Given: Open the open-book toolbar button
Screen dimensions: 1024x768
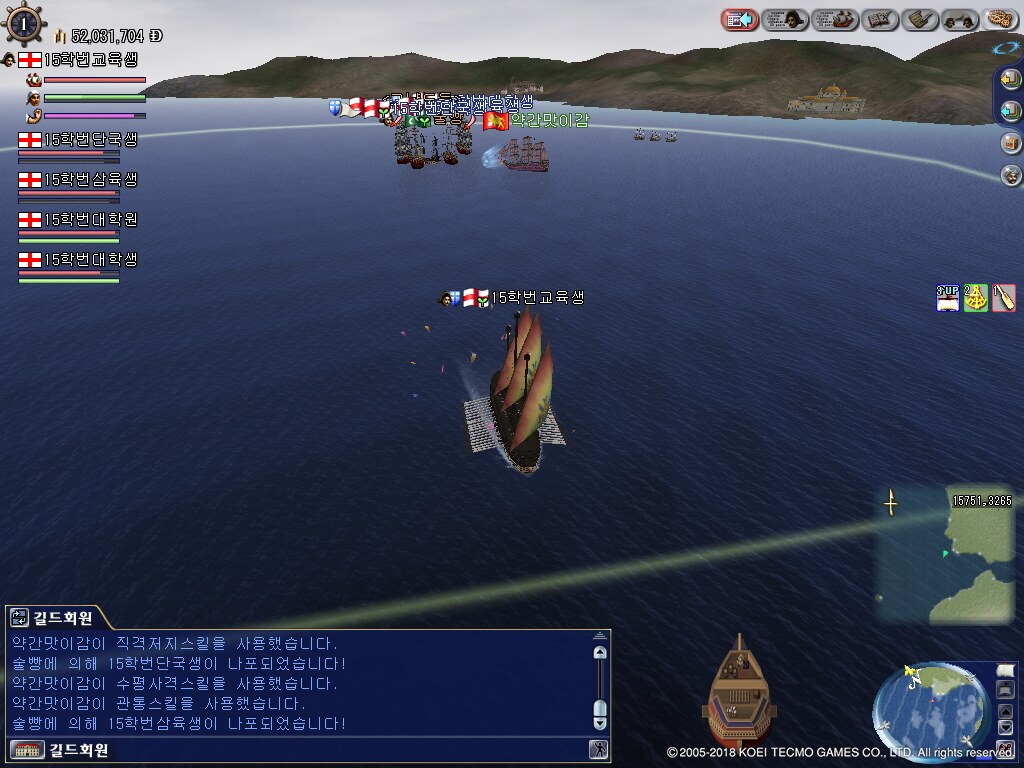Looking at the screenshot, I should [x=880, y=19].
